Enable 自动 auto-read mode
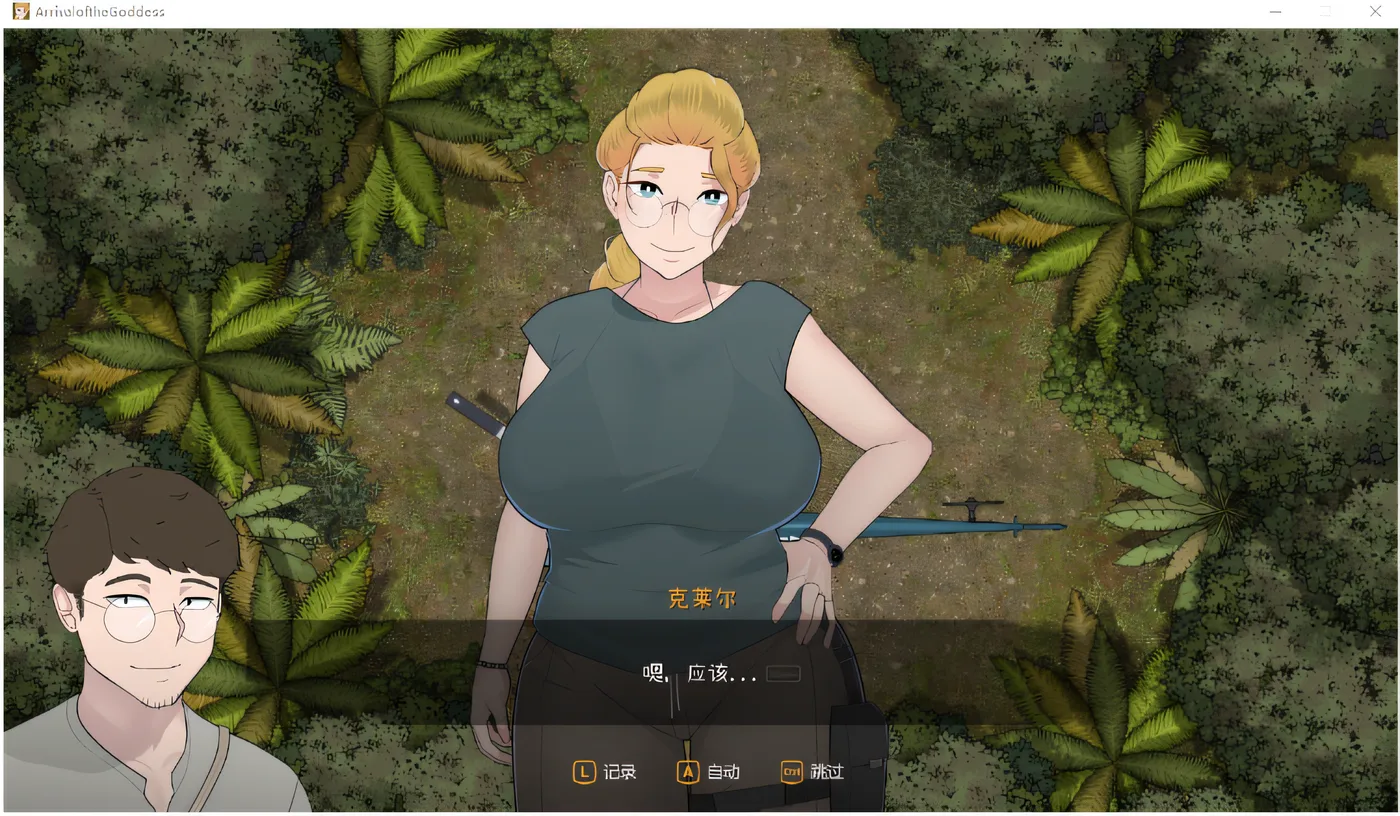 click(711, 771)
